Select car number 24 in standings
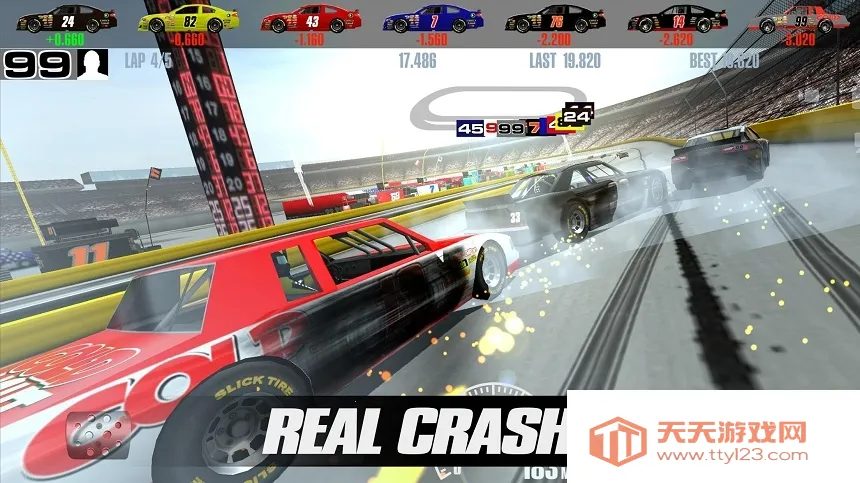The height and width of the screenshot is (483, 860). (67, 20)
